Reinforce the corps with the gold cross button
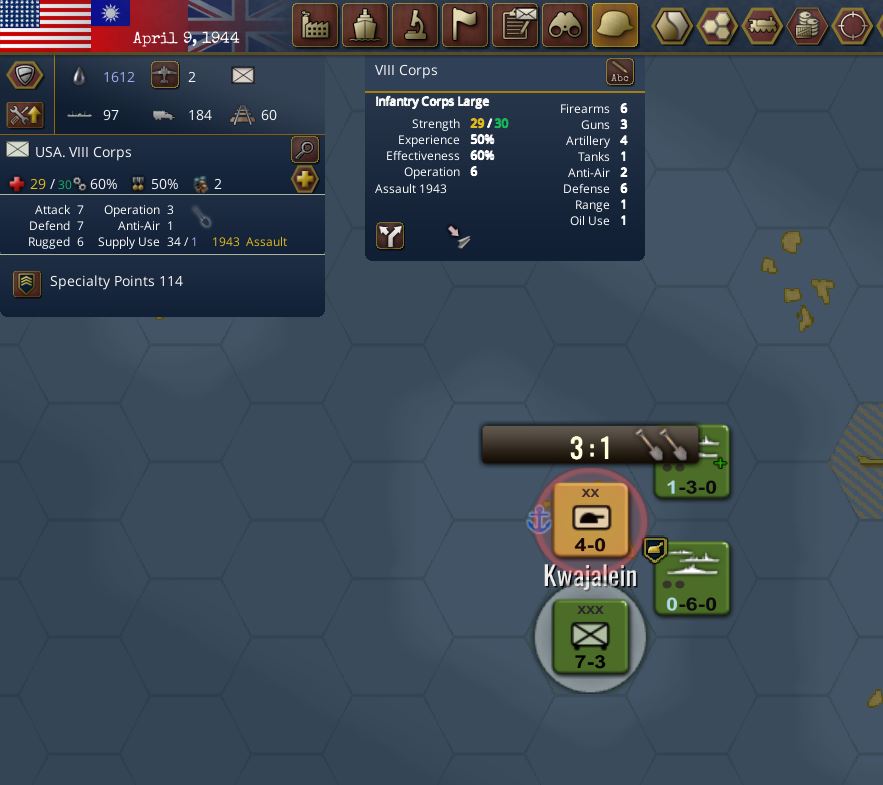This screenshot has height=785, width=883. point(305,180)
